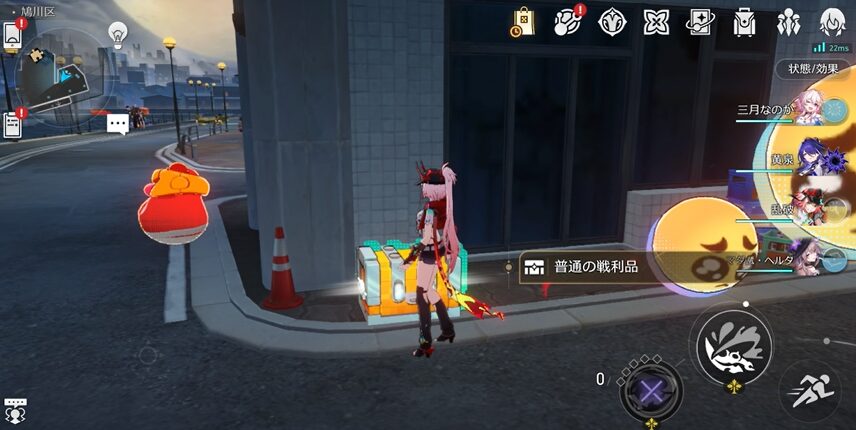856x430 pixels.
Task: Open the star card warp icon
Action: tap(700, 21)
